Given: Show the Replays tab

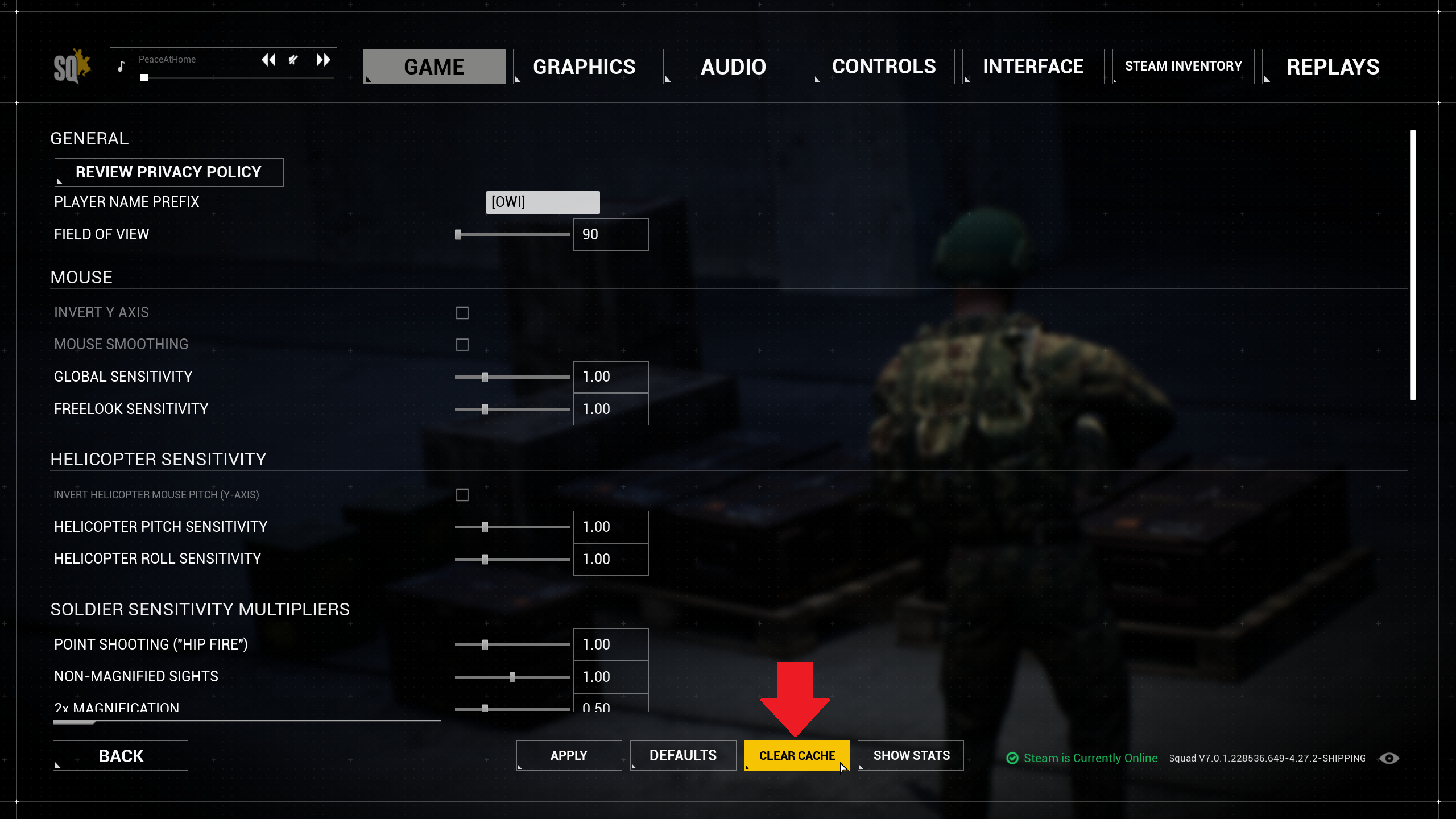Looking at the screenshot, I should tap(1333, 67).
